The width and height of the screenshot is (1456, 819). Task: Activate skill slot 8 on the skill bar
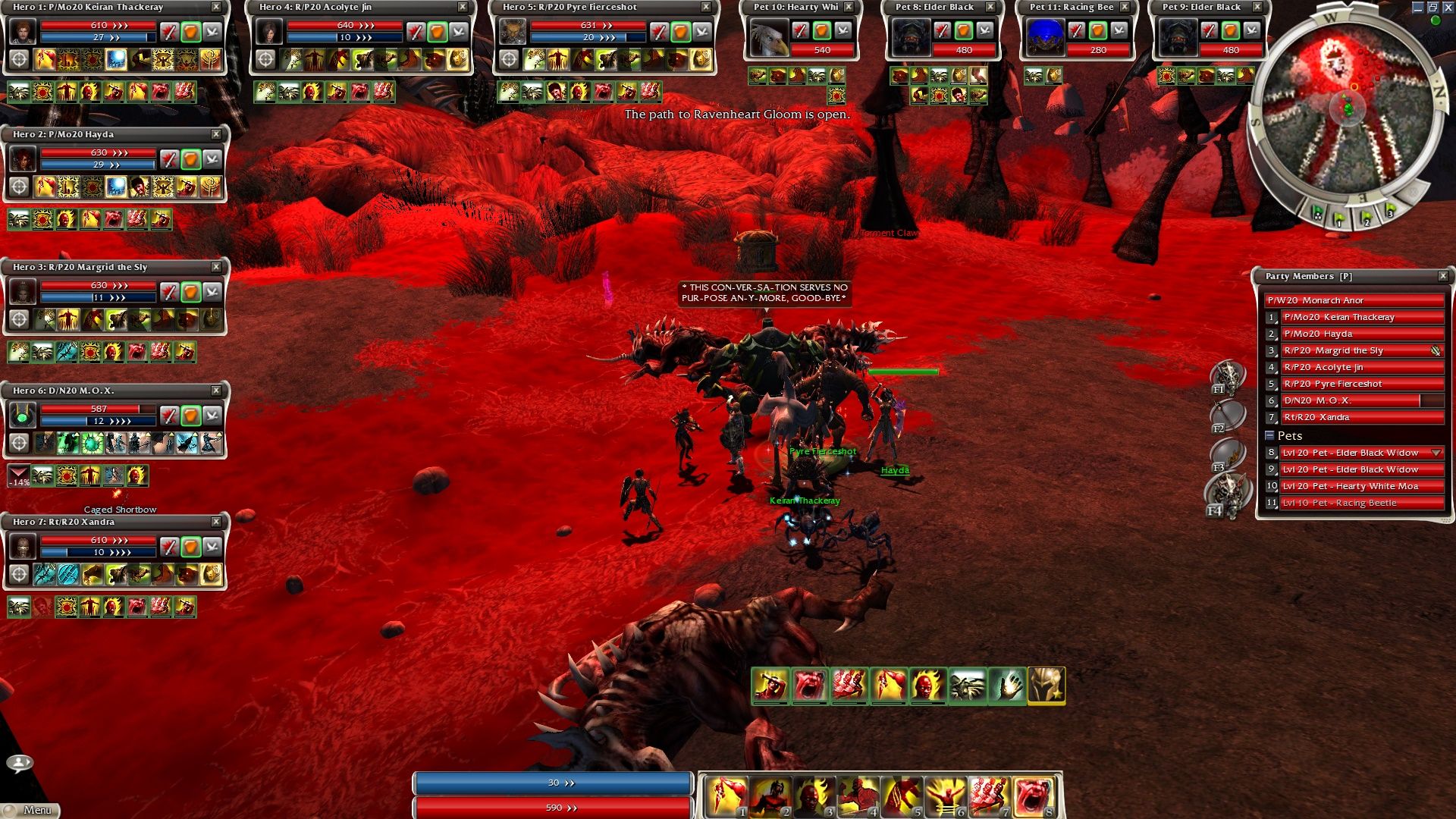tap(1034, 796)
